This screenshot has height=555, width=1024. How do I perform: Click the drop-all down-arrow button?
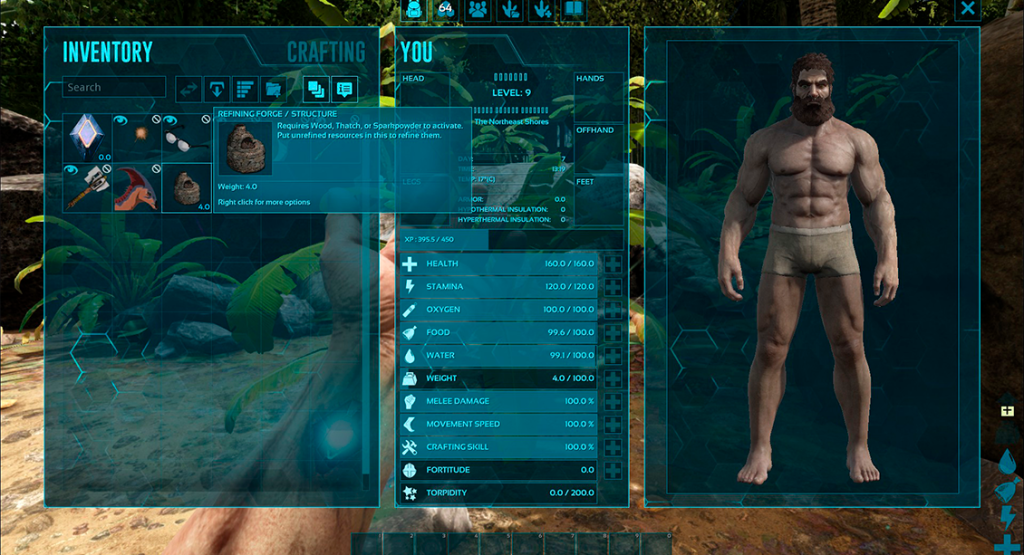[x=217, y=89]
